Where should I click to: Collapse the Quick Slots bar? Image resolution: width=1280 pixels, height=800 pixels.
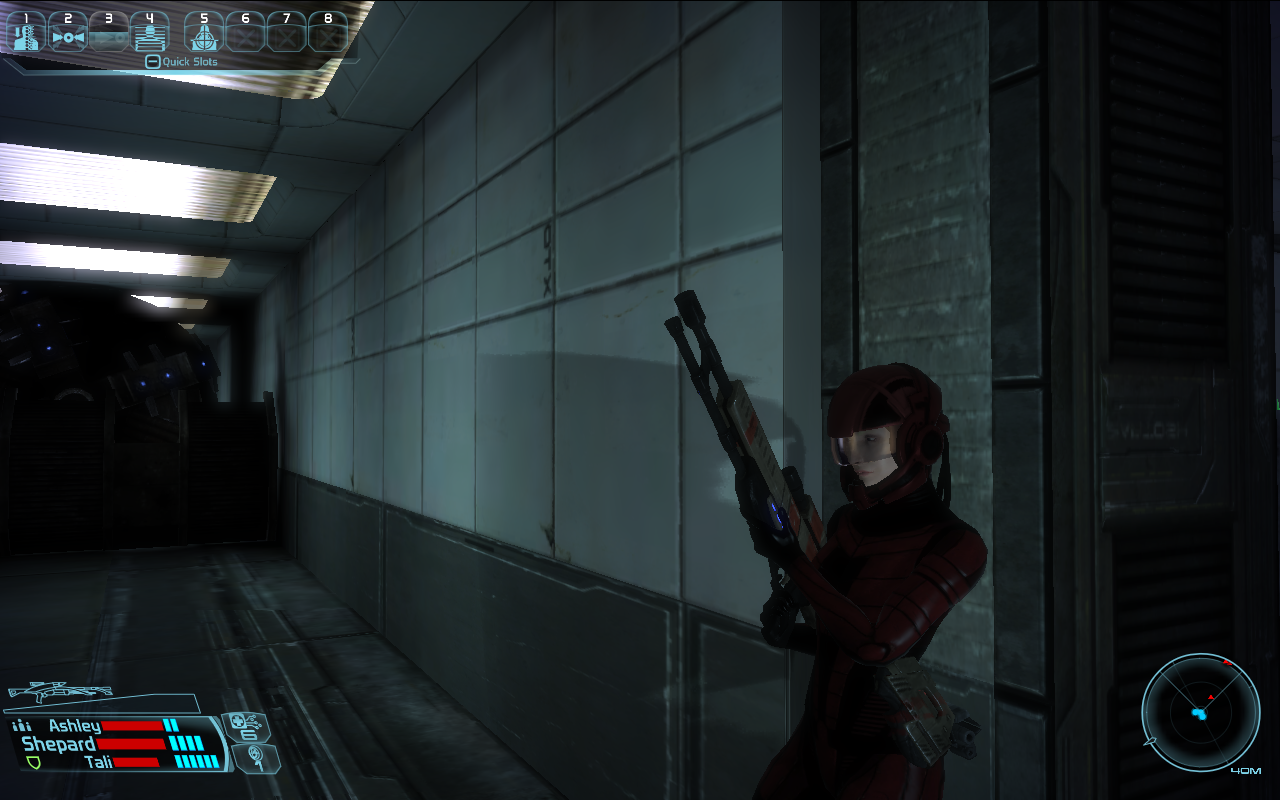[x=152, y=62]
